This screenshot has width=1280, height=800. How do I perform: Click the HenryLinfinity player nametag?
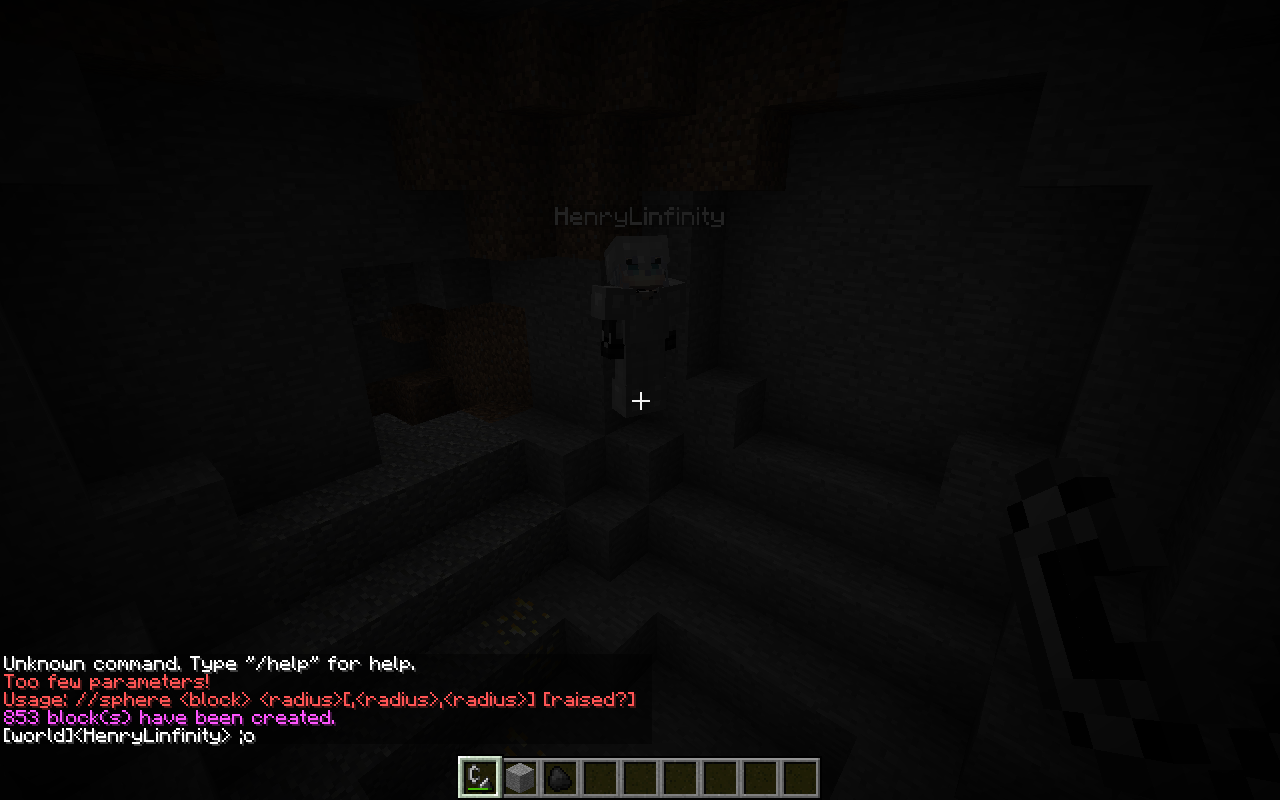click(640, 216)
